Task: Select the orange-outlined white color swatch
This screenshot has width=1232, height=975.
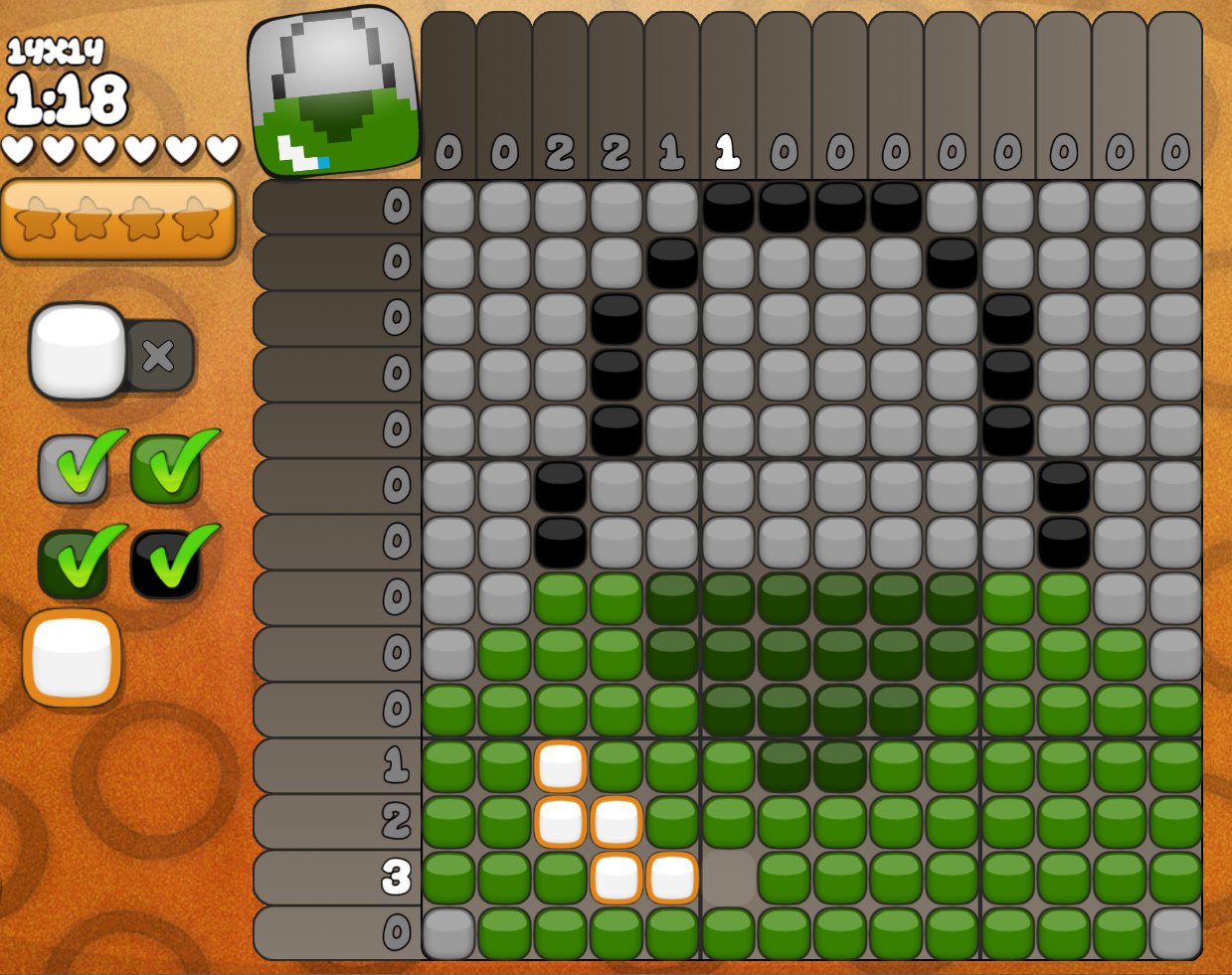Action: tap(72, 657)
